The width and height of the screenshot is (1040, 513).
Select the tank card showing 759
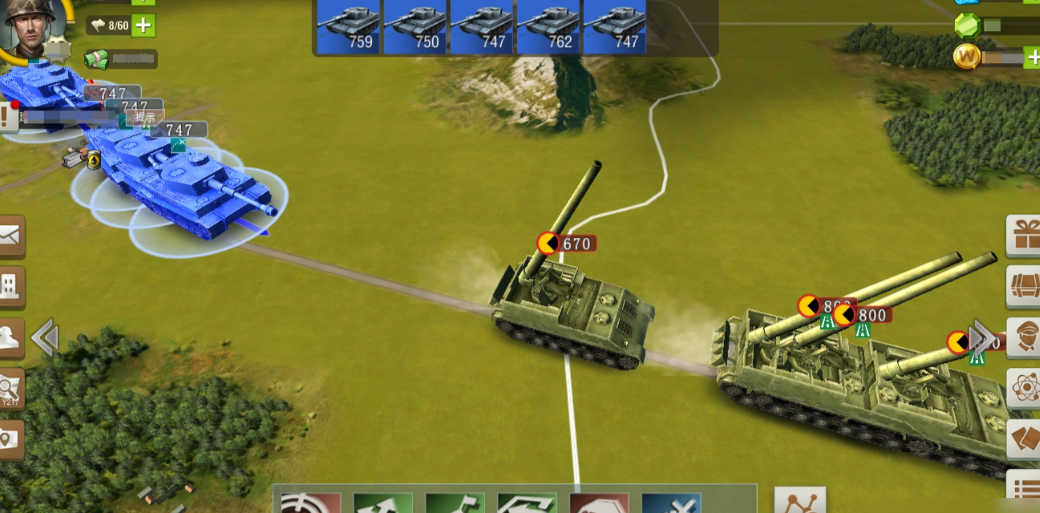(x=348, y=26)
